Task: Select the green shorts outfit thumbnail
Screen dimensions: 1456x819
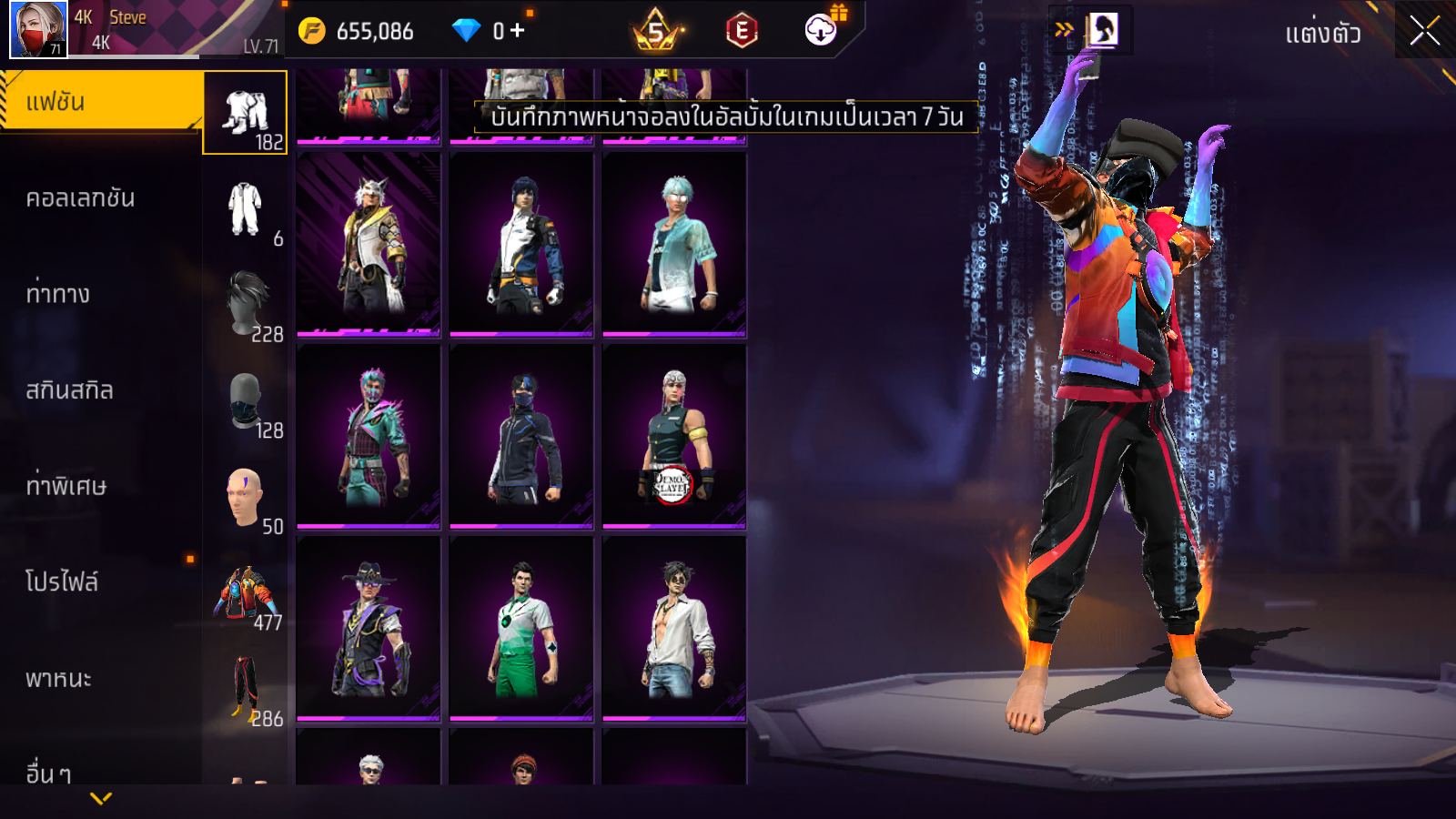Action: (521, 629)
